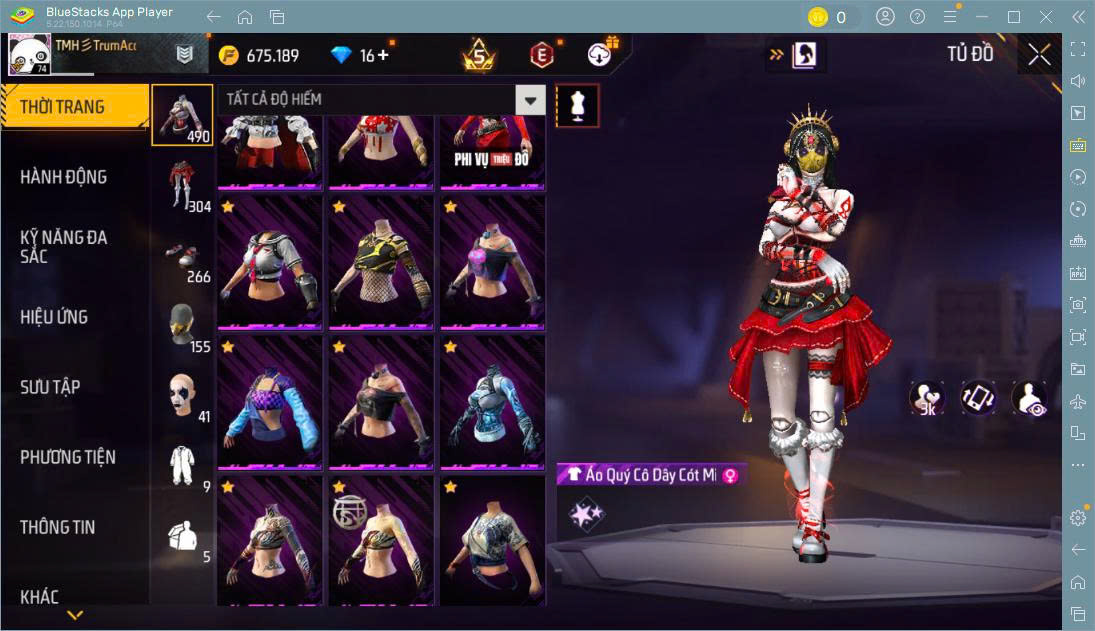Open the TẤT CẢ ĐỘ HIẾM rarity dropdown
The image size is (1095, 631).
click(x=531, y=99)
